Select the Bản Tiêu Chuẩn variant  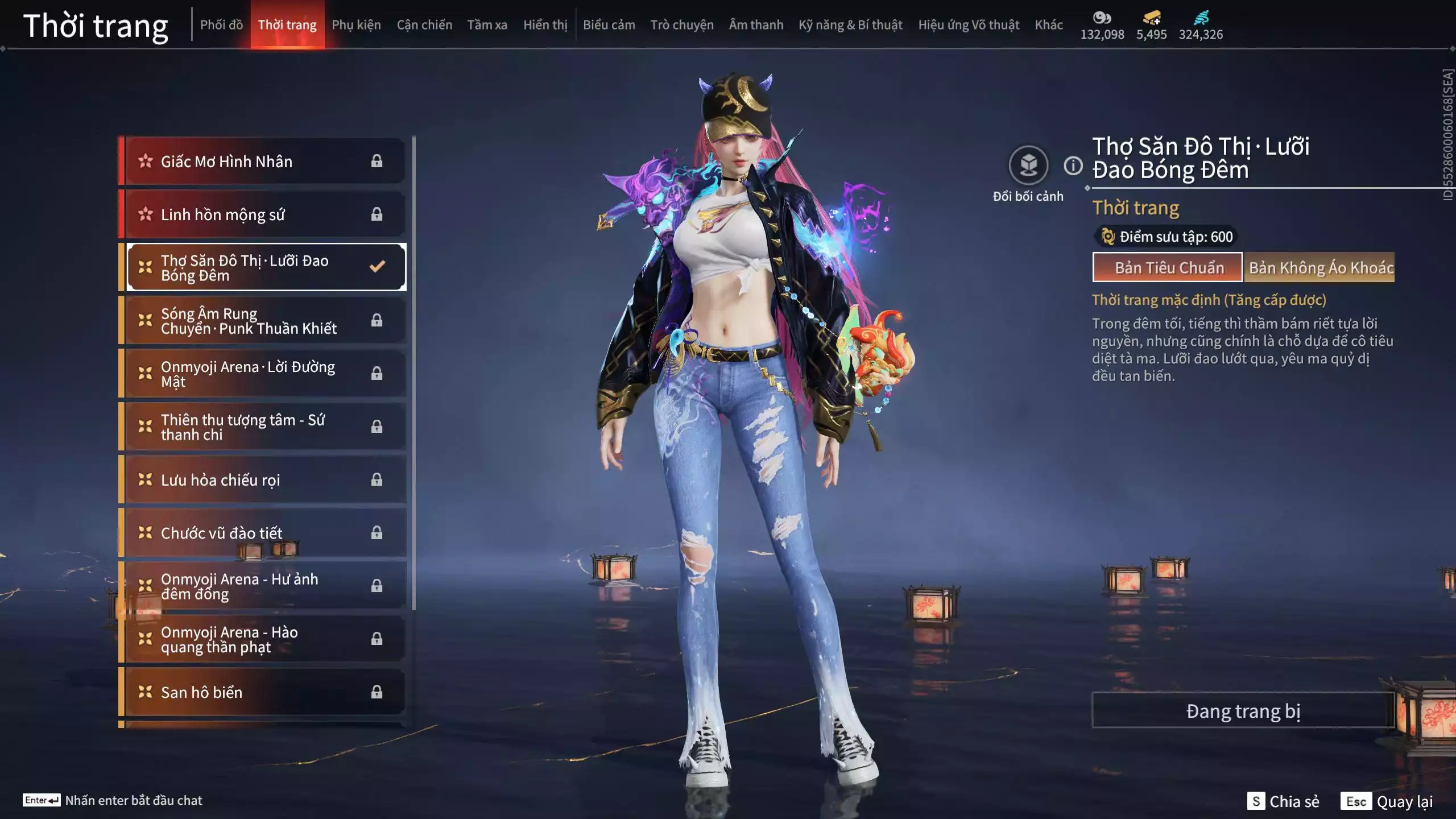[x=1168, y=267]
